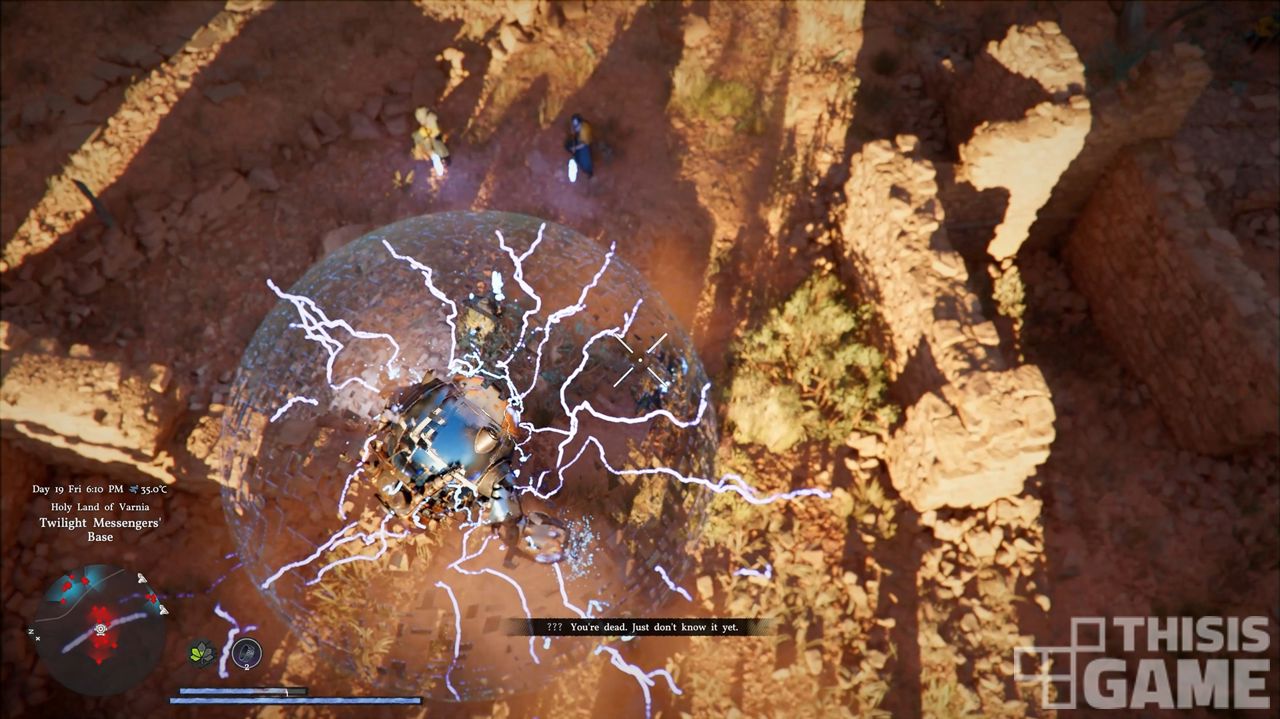Select the green leaf skill icon
This screenshot has height=719, width=1280.
pos(203,654)
